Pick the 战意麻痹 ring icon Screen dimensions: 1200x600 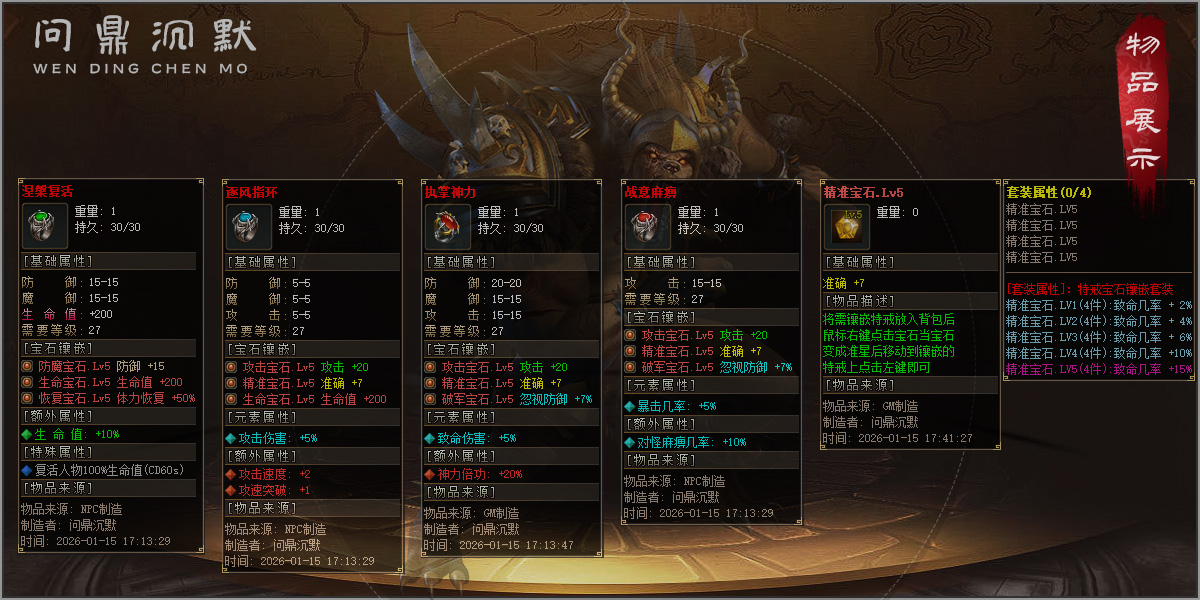[x=645, y=227]
